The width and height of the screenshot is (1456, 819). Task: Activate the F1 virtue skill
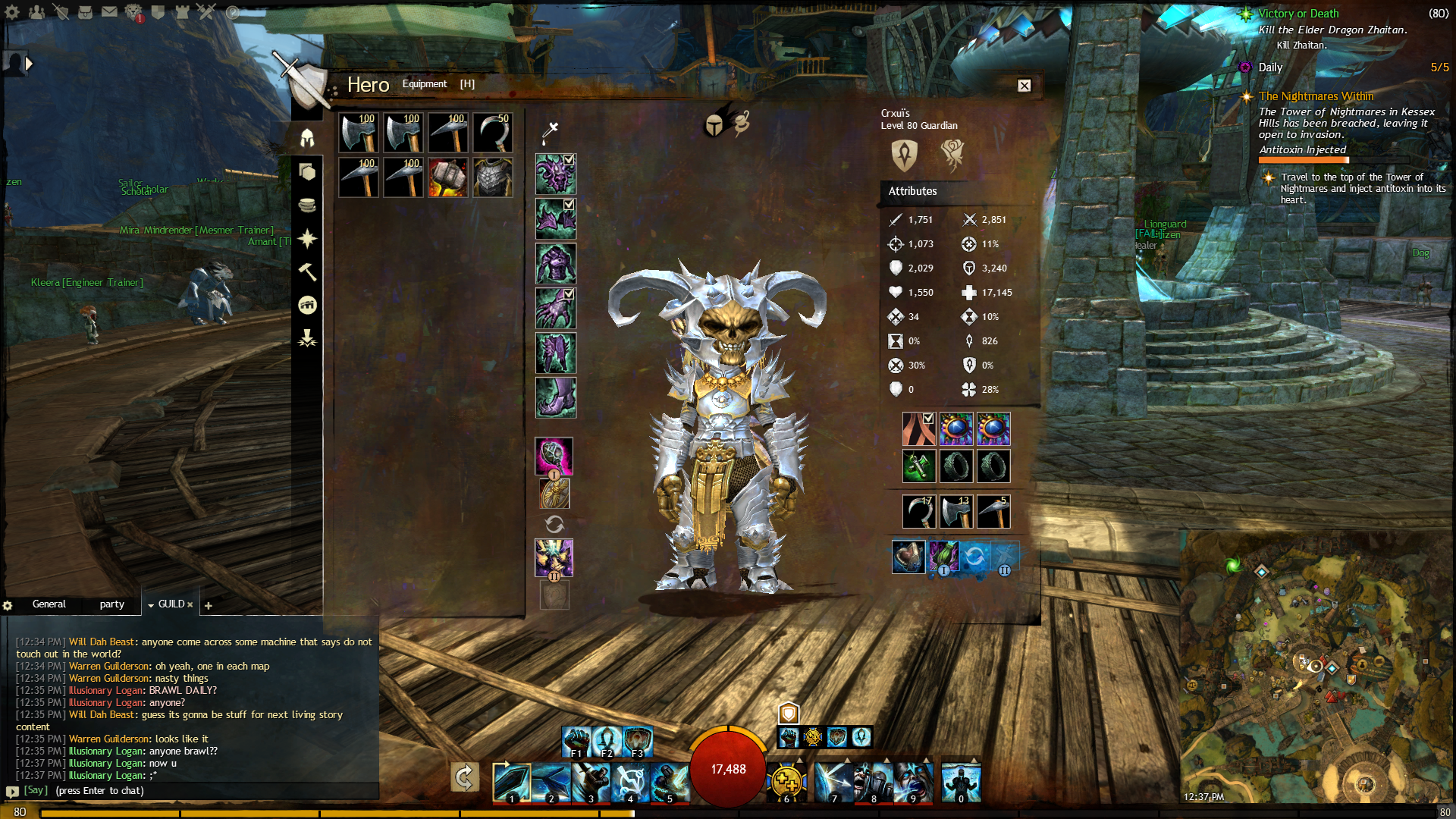click(576, 741)
